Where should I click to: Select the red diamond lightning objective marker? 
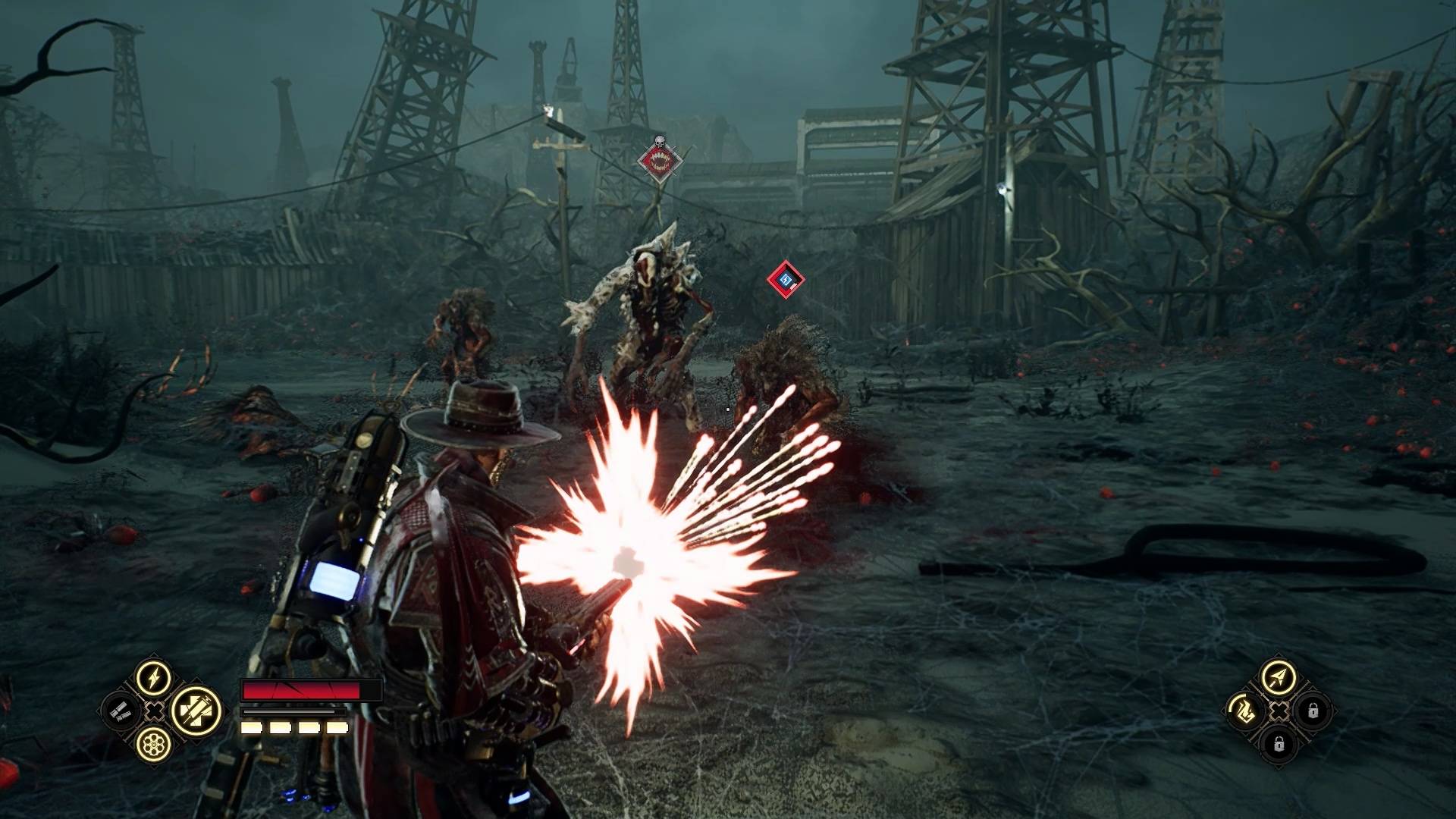[x=786, y=280]
